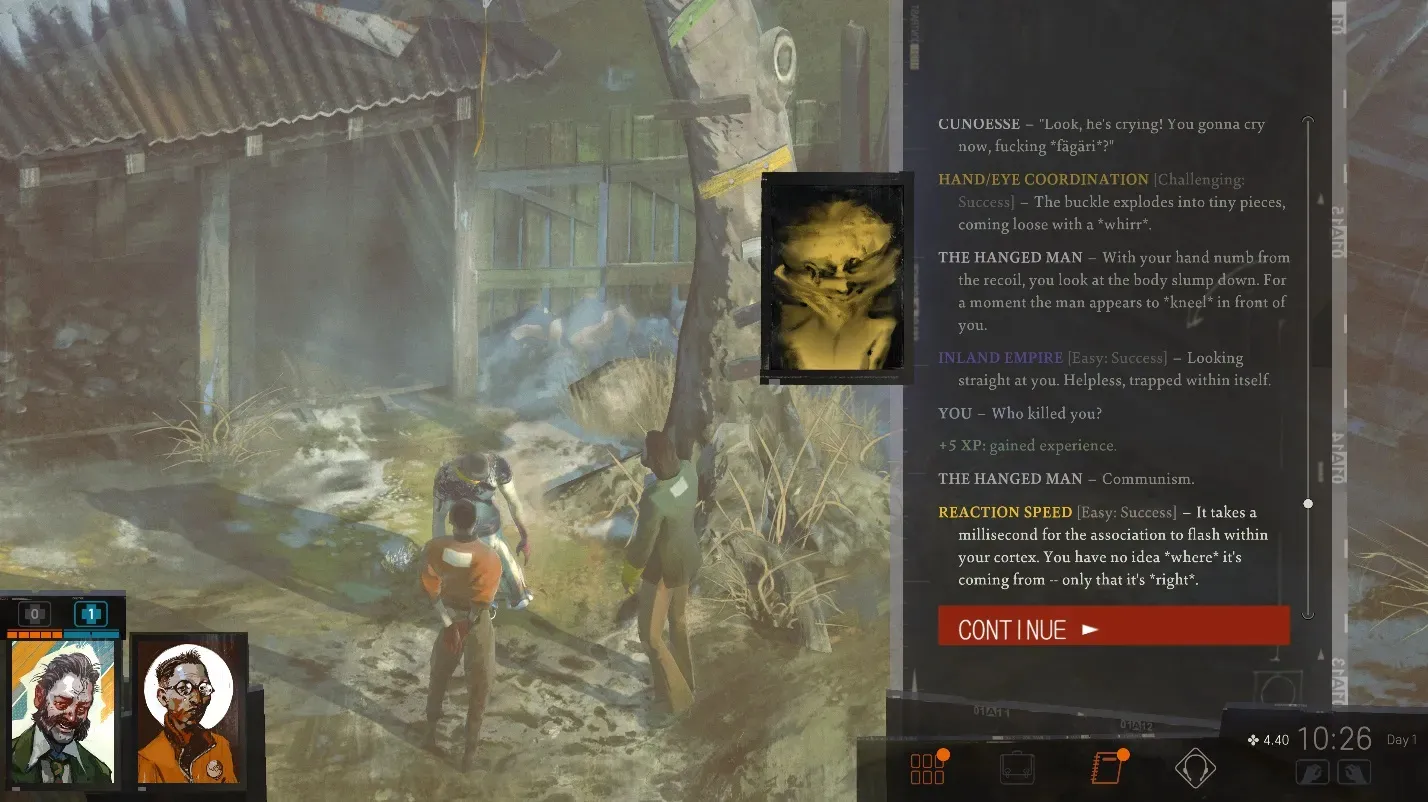Click the dialogue log scrollbar handle
1428x802 pixels.
pyautogui.click(x=1308, y=503)
